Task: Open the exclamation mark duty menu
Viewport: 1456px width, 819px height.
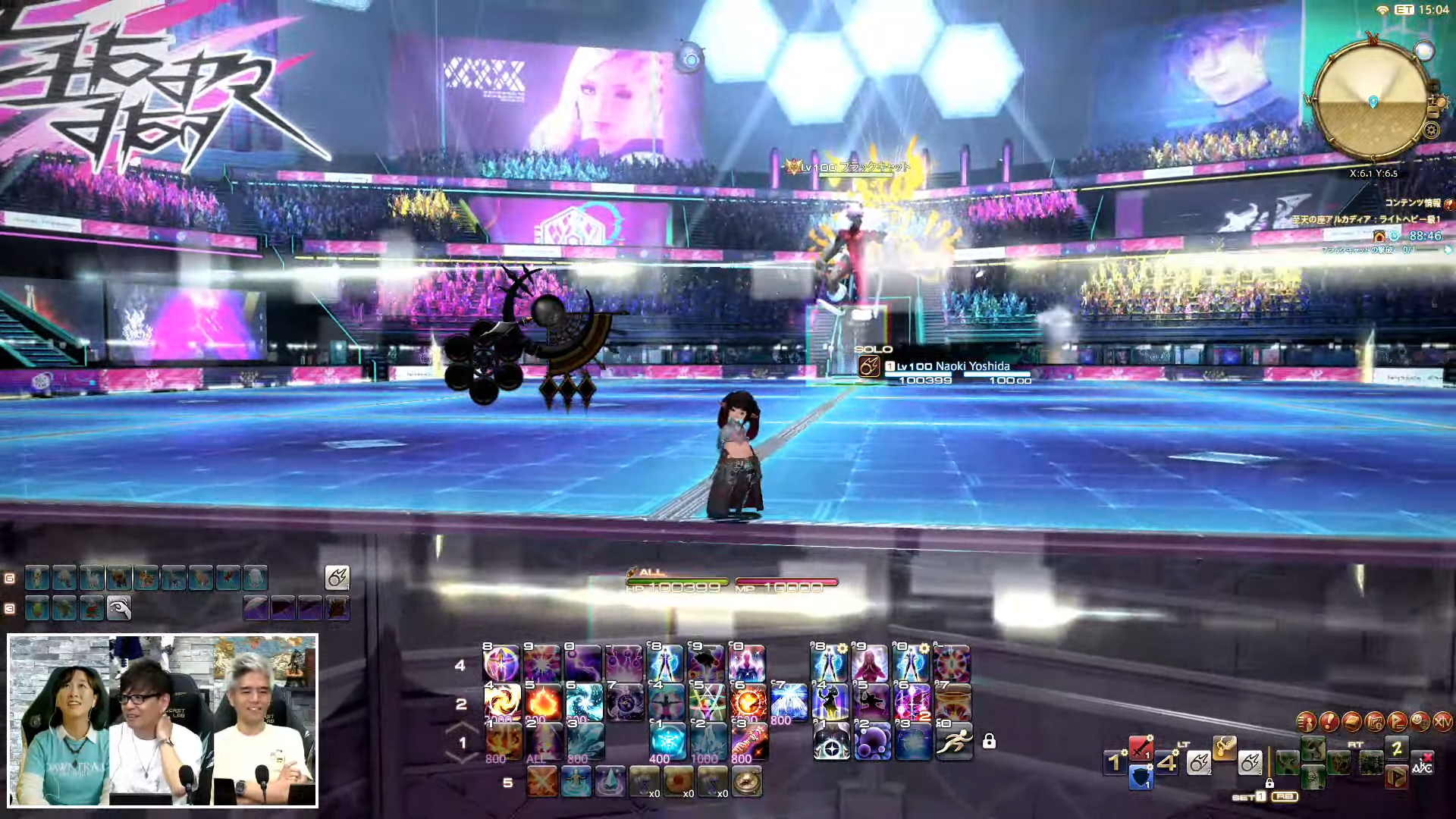Action: (1329, 722)
